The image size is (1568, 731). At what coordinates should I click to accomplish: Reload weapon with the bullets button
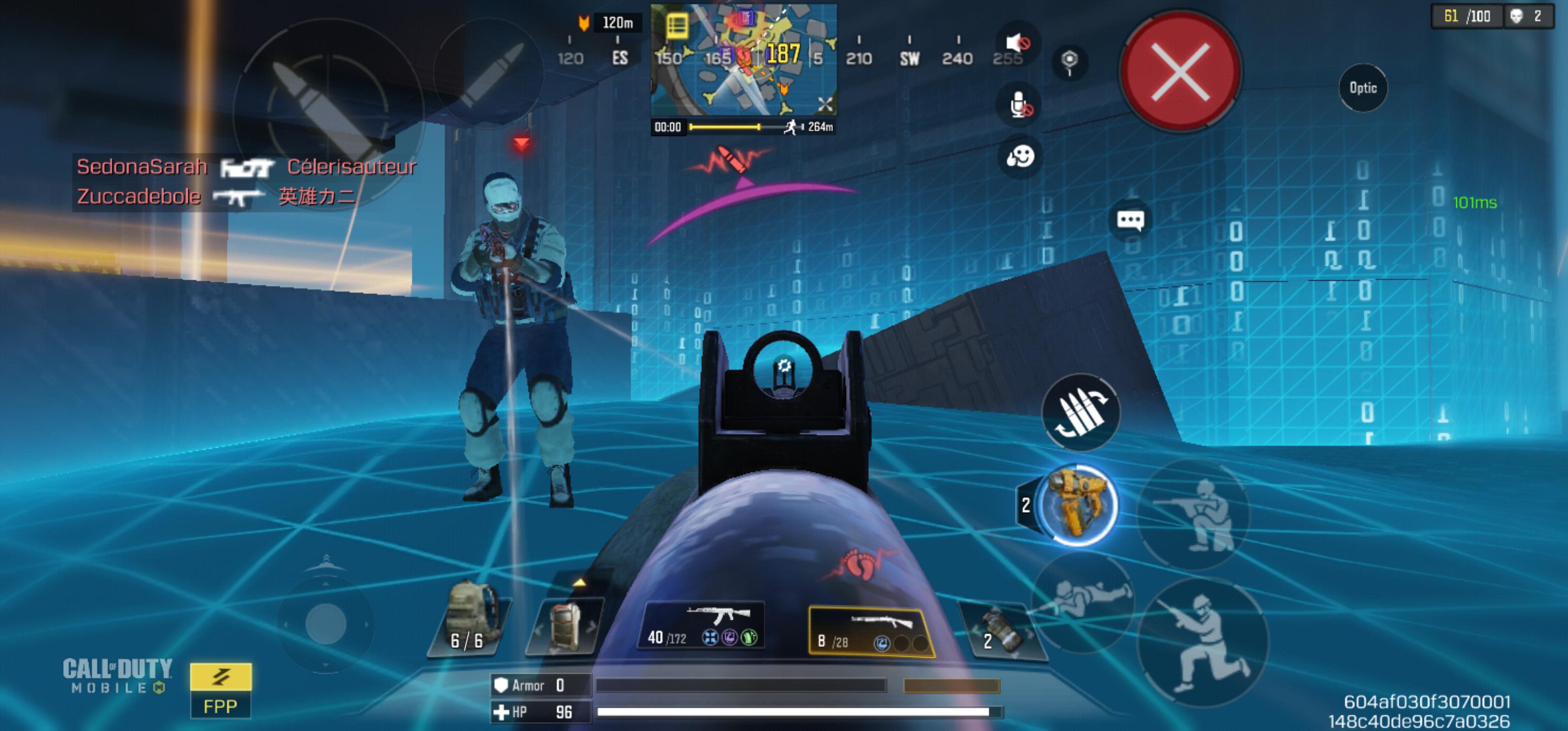(x=1081, y=413)
